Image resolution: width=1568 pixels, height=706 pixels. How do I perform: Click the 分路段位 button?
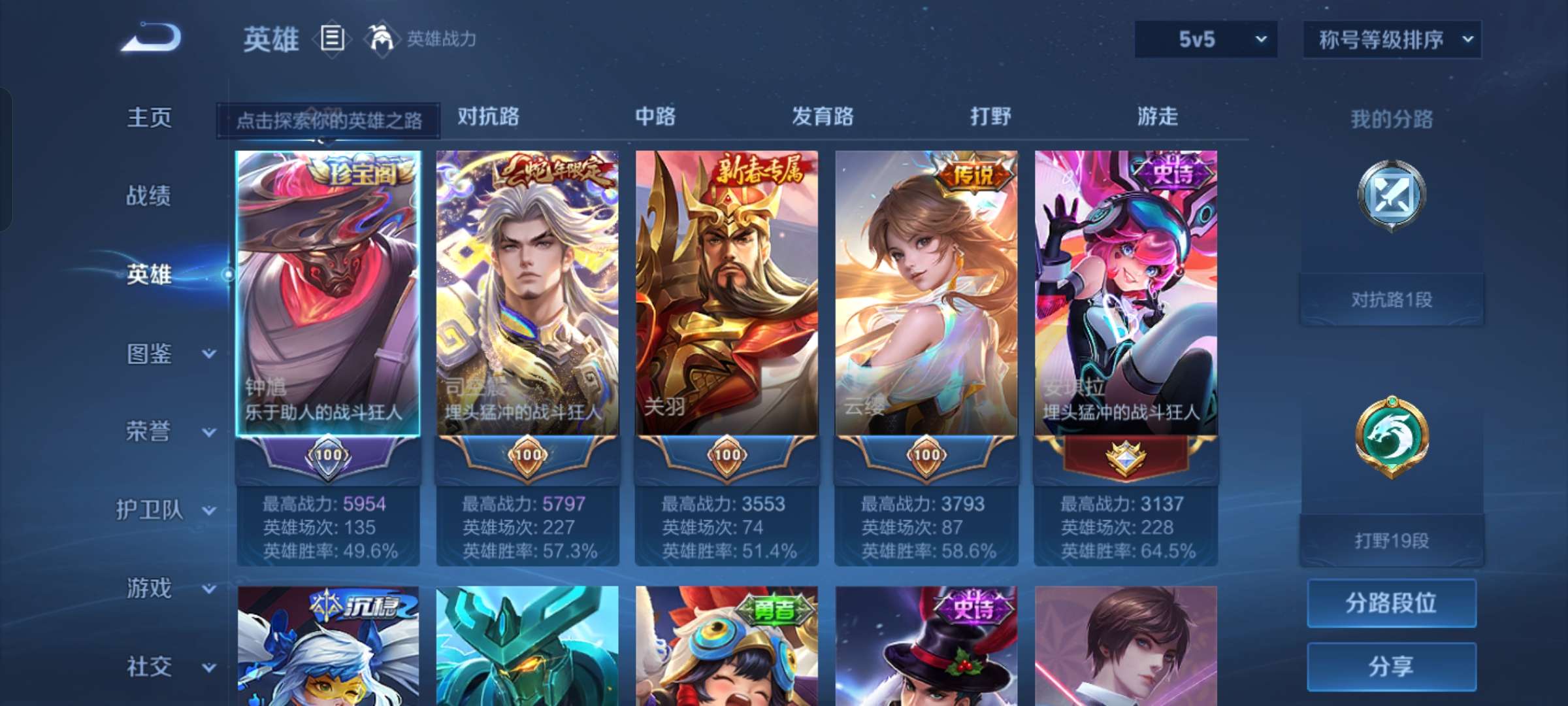coord(1392,602)
